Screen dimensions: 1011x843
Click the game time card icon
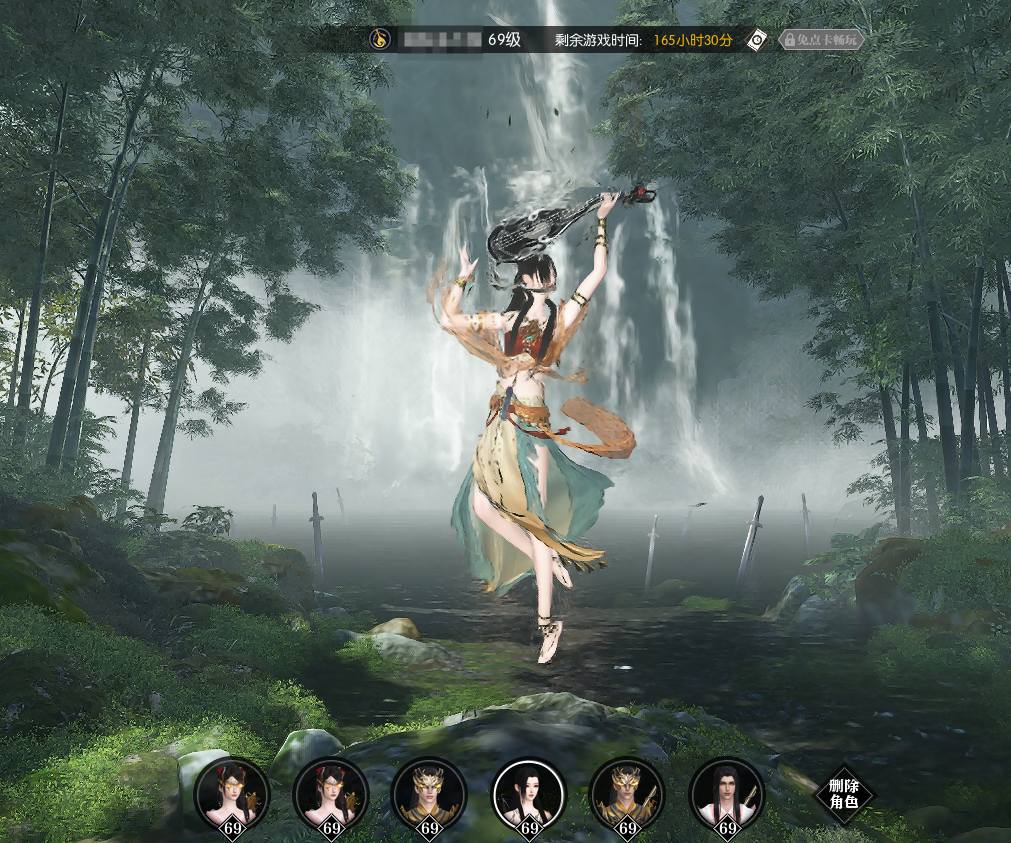coord(759,40)
